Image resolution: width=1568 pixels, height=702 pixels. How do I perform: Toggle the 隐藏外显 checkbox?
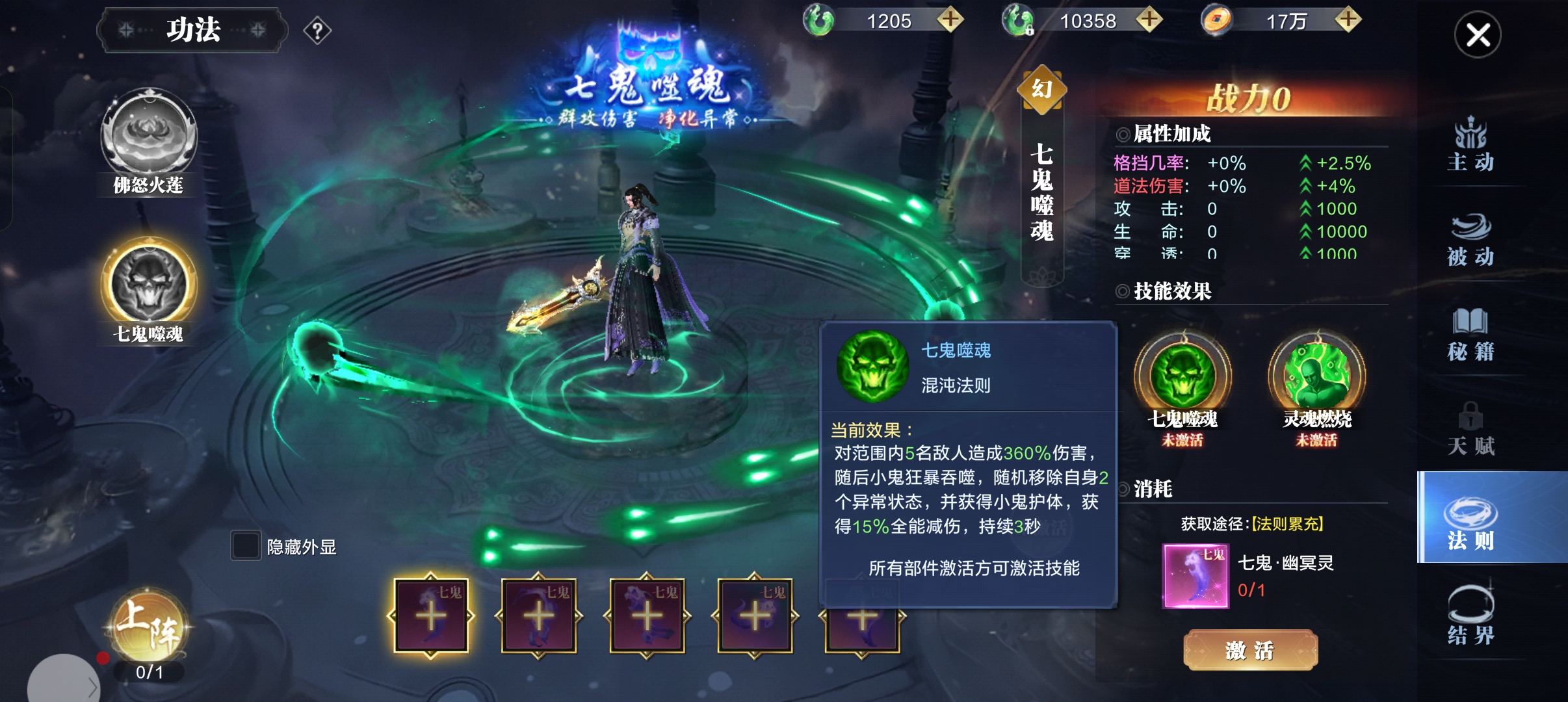tap(246, 546)
